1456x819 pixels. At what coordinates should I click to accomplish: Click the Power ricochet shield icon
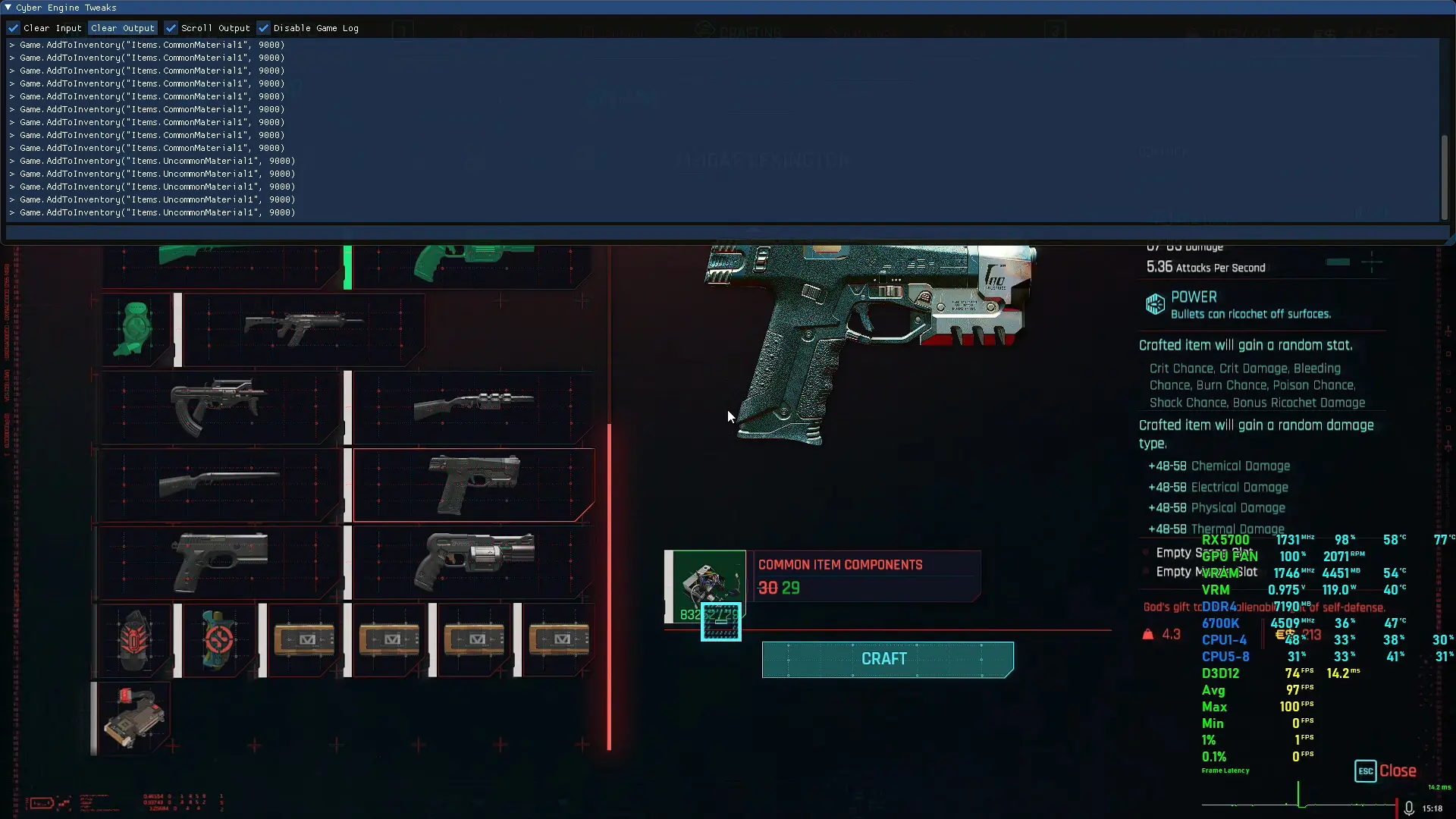click(1155, 304)
